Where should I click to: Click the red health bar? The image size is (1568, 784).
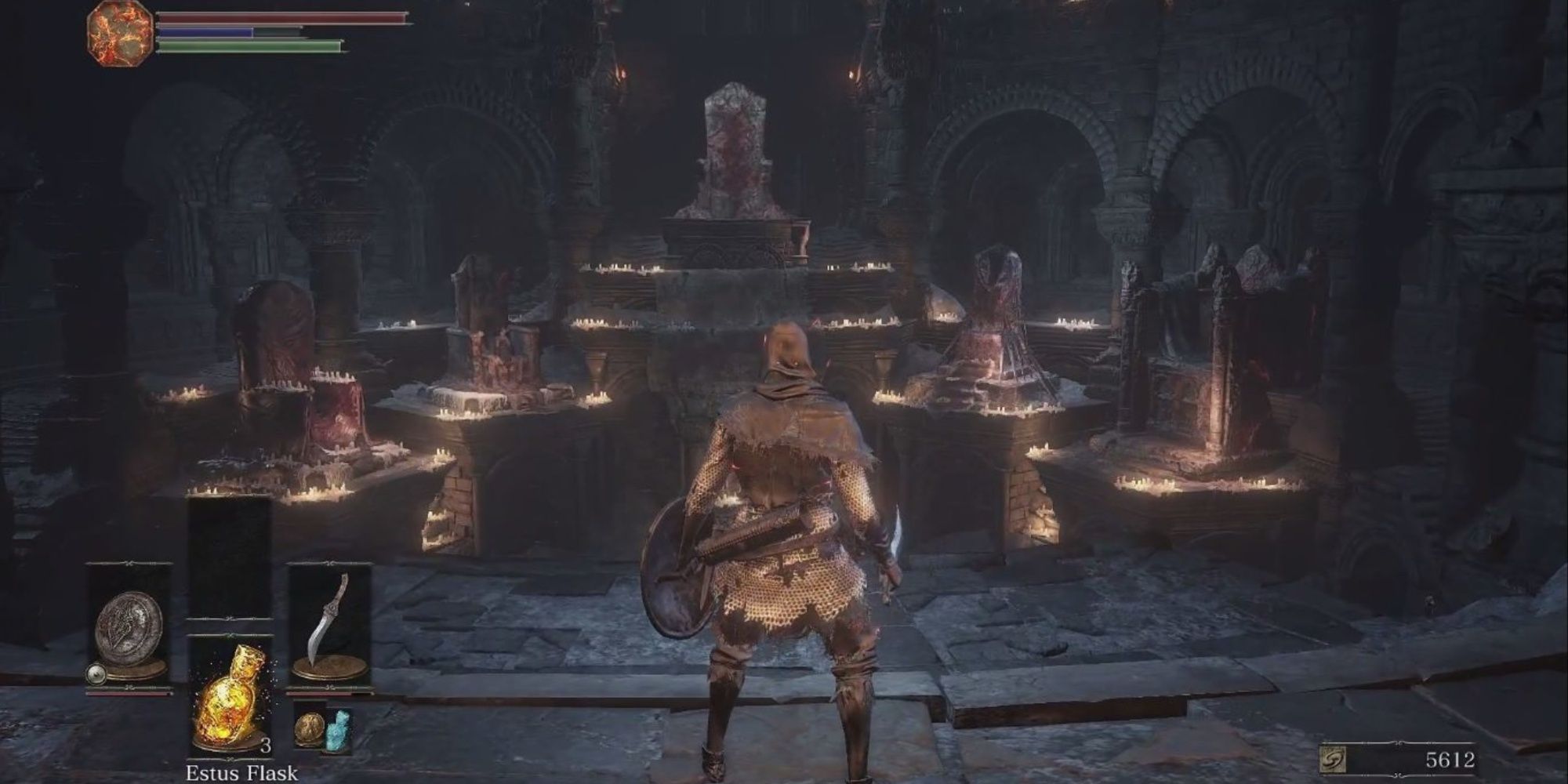274,16
